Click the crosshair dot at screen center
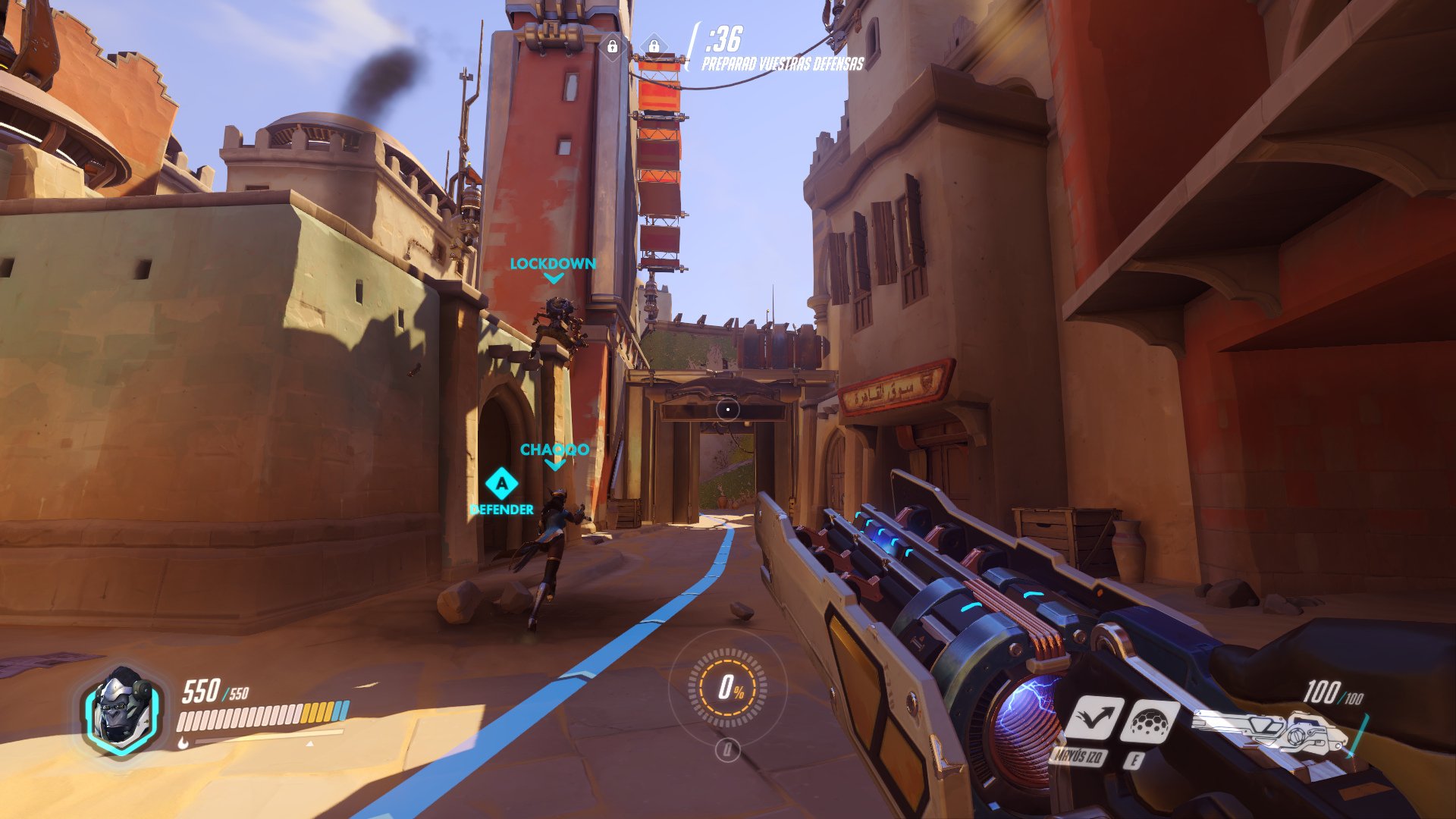Image resolution: width=1456 pixels, height=819 pixels. 728,409
